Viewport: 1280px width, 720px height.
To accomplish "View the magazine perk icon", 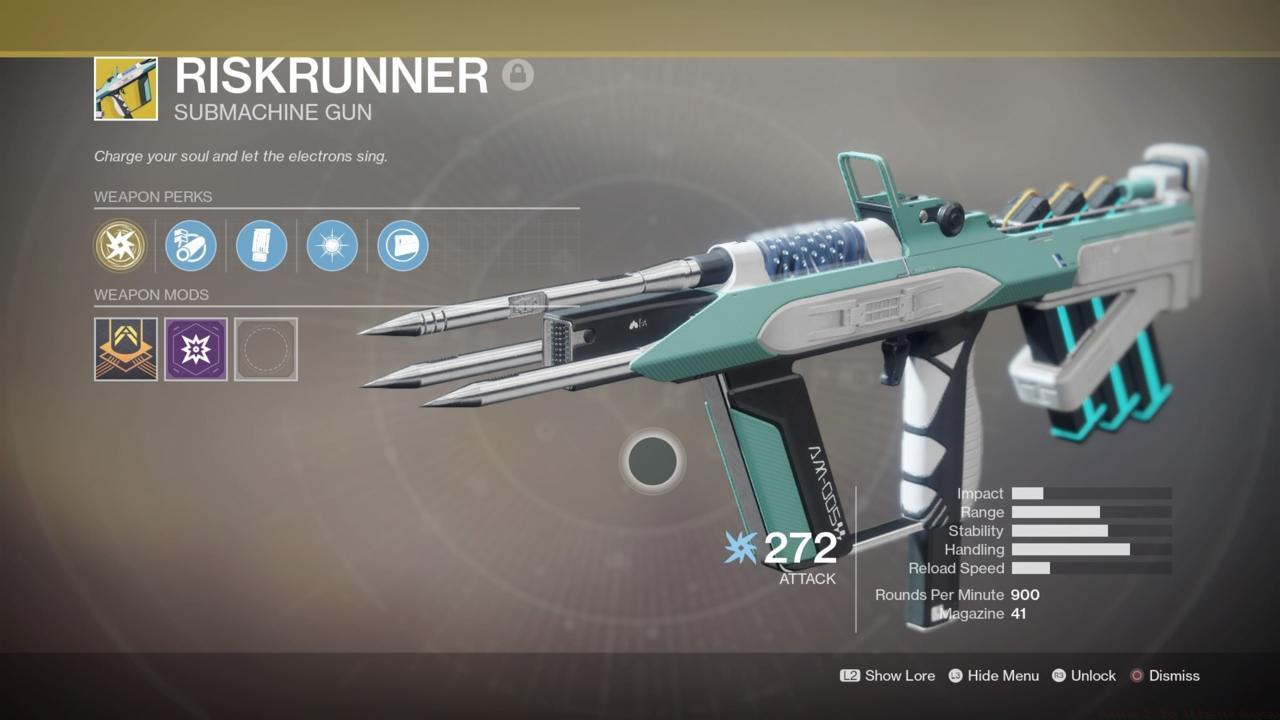I will (261, 246).
